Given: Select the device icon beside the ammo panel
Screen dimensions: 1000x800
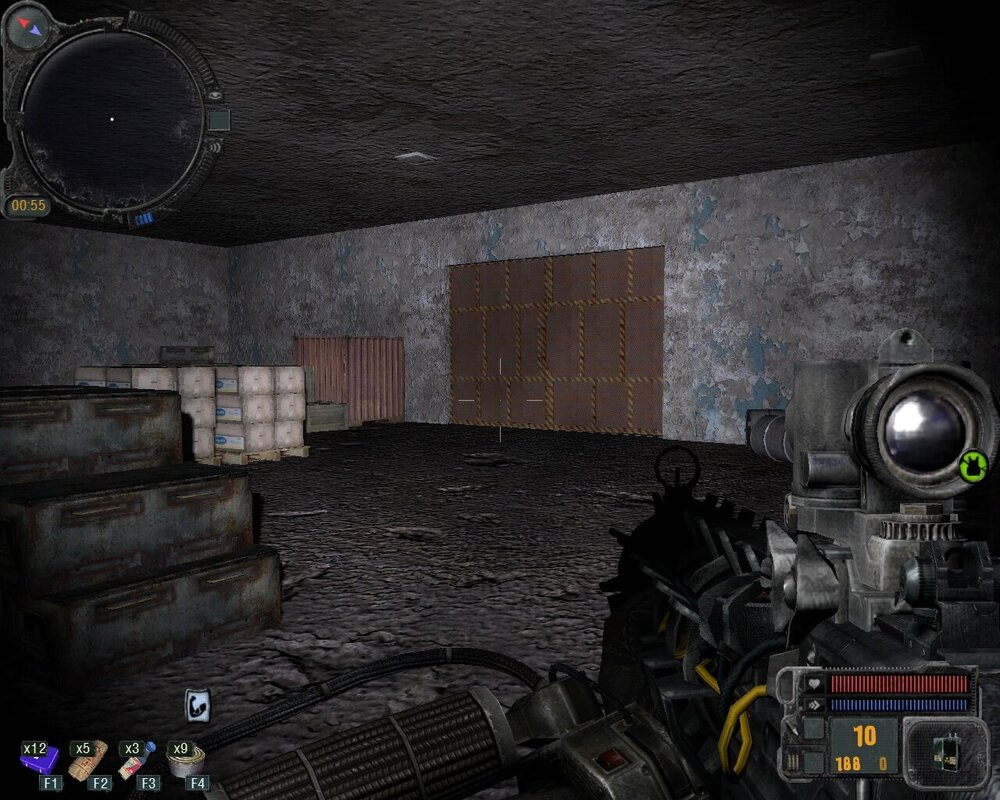Looking at the screenshot, I should click(938, 750).
